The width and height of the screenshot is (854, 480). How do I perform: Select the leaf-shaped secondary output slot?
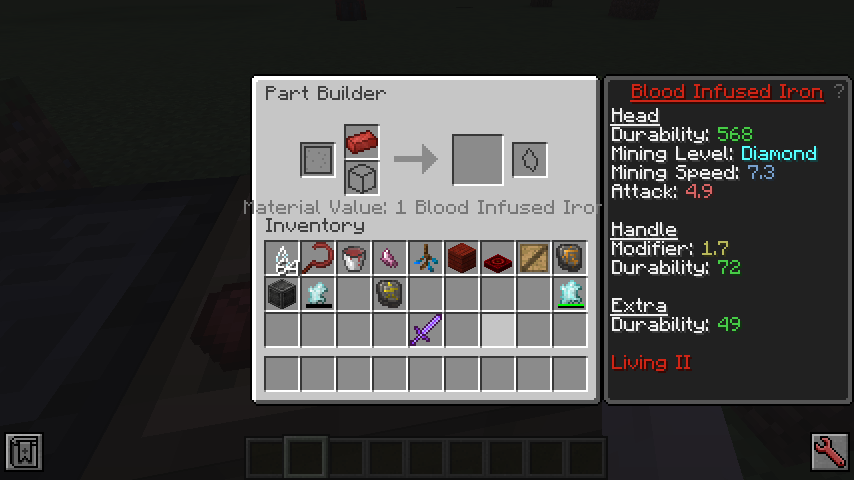pyautogui.click(x=530, y=159)
